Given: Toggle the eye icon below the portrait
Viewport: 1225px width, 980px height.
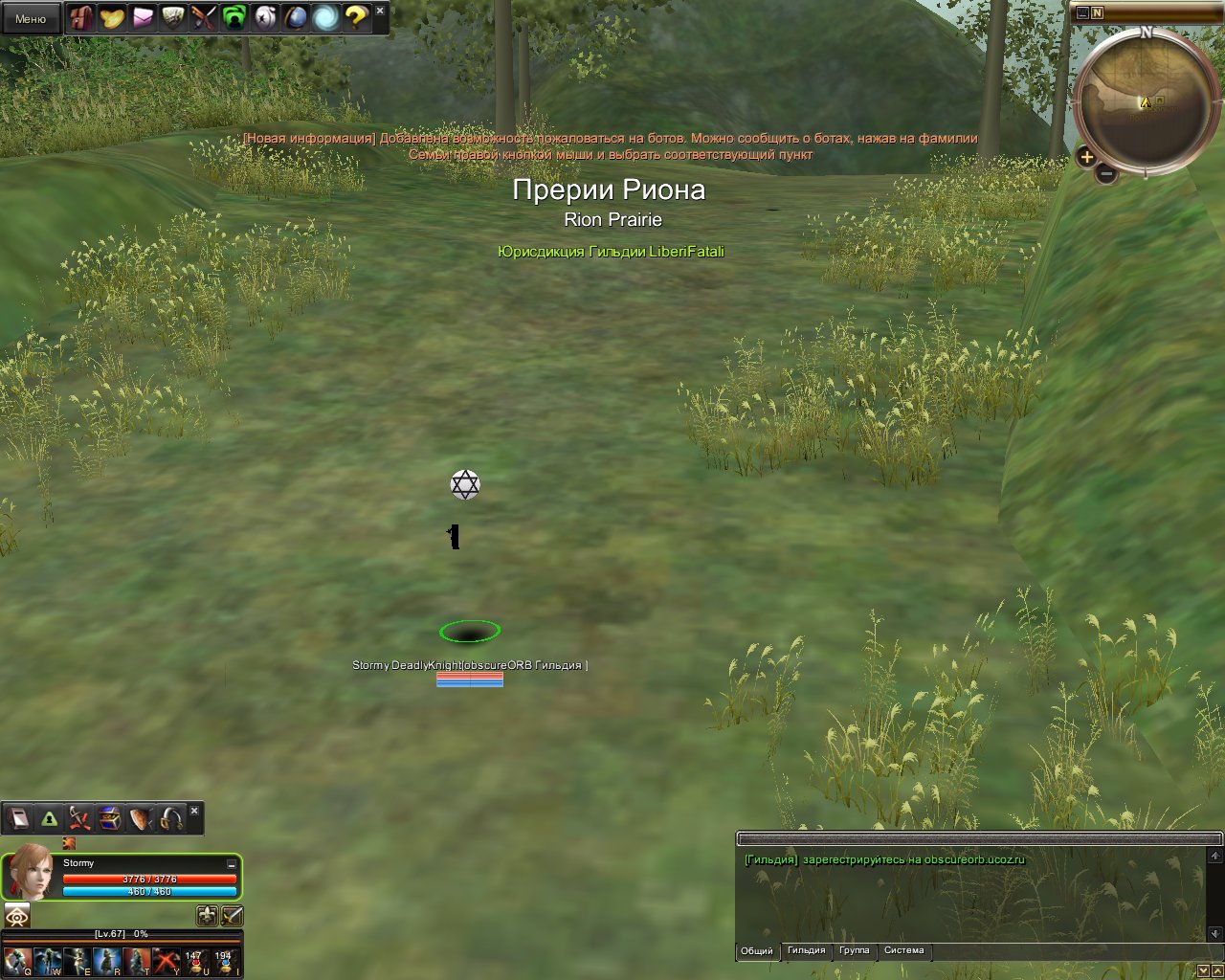Looking at the screenshot, I should pyautogui.click(x=17, y=915).
